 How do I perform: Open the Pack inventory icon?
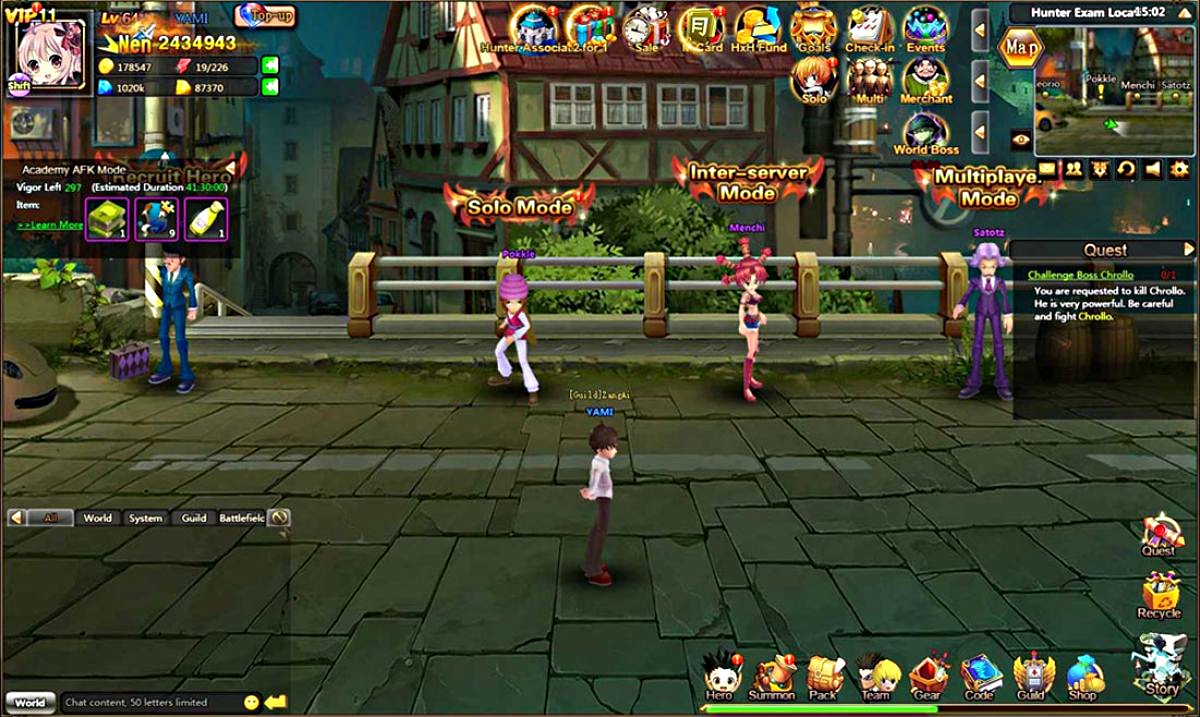coord(823,676)
